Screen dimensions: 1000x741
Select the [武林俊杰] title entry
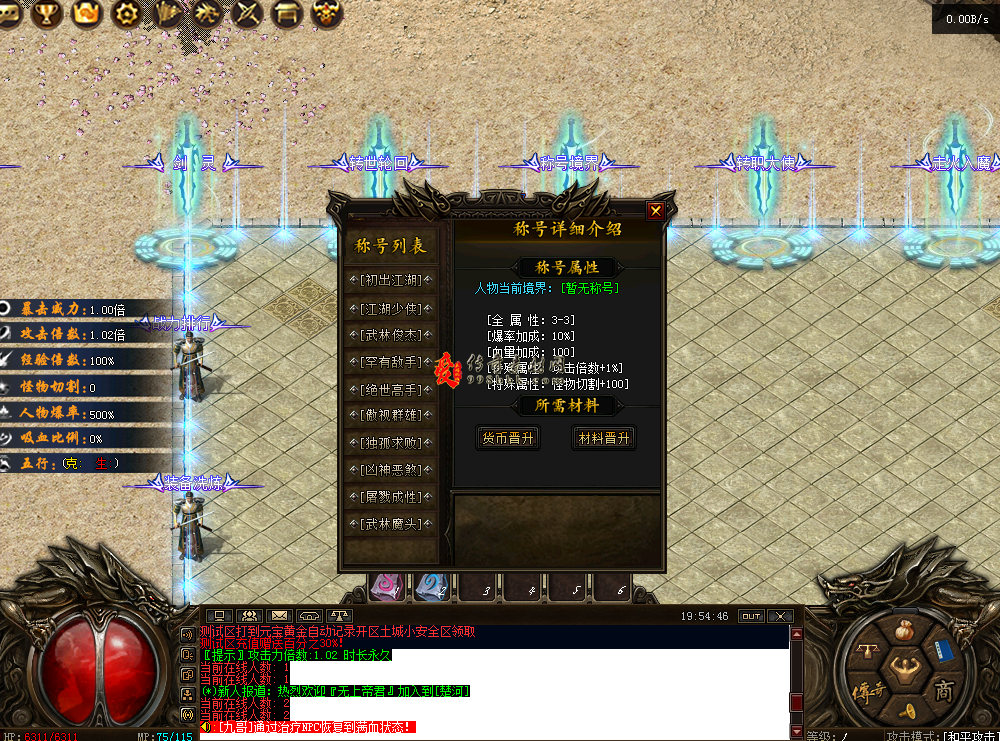point(391,335)
